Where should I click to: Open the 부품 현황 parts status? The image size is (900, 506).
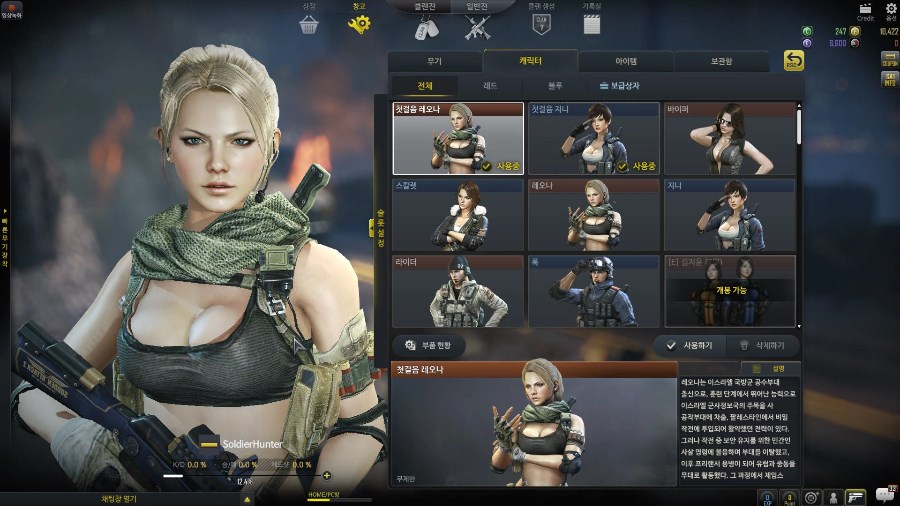point(429,345)
